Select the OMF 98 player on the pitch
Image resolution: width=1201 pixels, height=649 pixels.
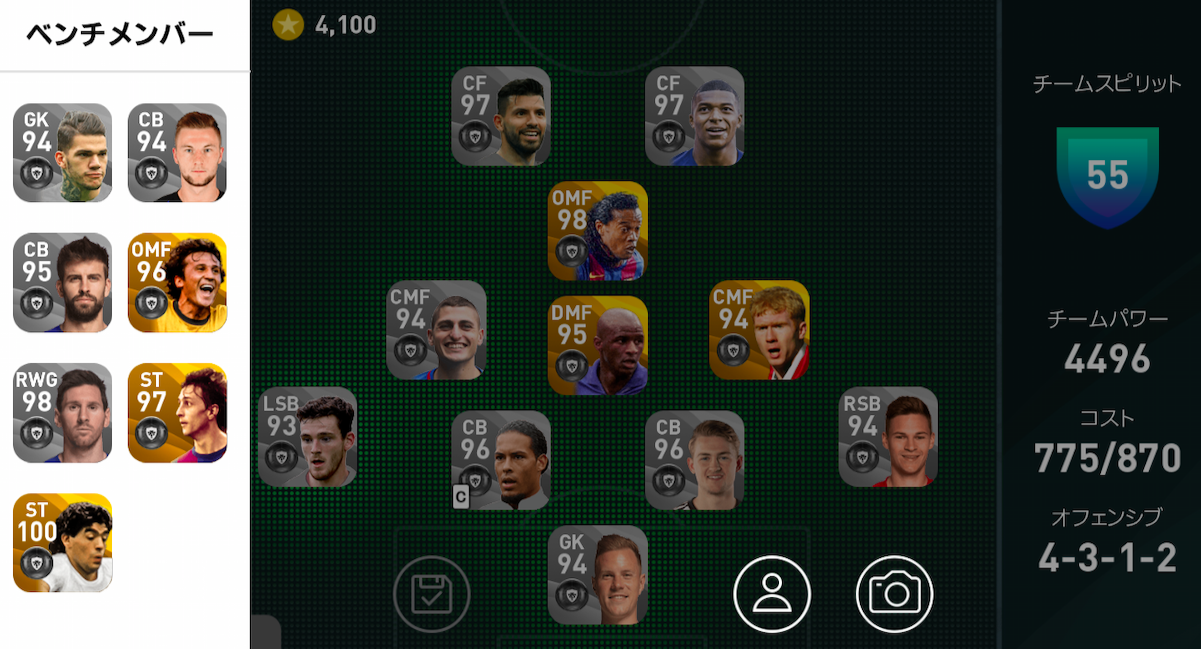598,230
